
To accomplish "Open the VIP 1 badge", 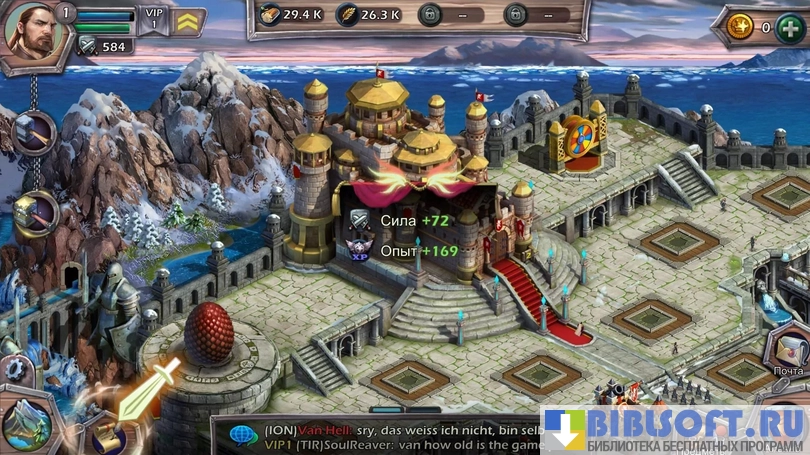I will 152,20.
